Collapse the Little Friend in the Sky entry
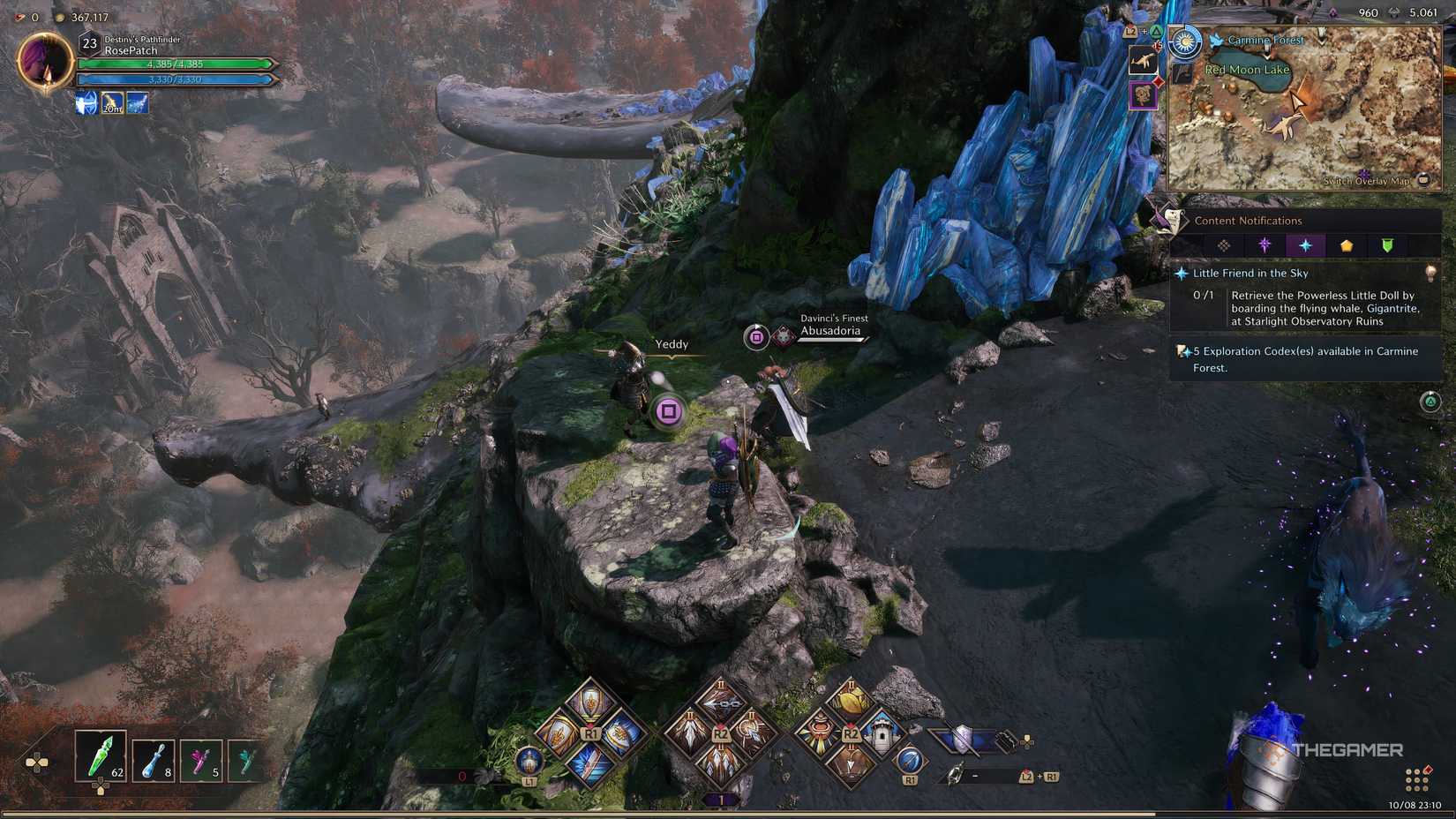This screenshot has height=819, width=1456. tap(1251, 274)
